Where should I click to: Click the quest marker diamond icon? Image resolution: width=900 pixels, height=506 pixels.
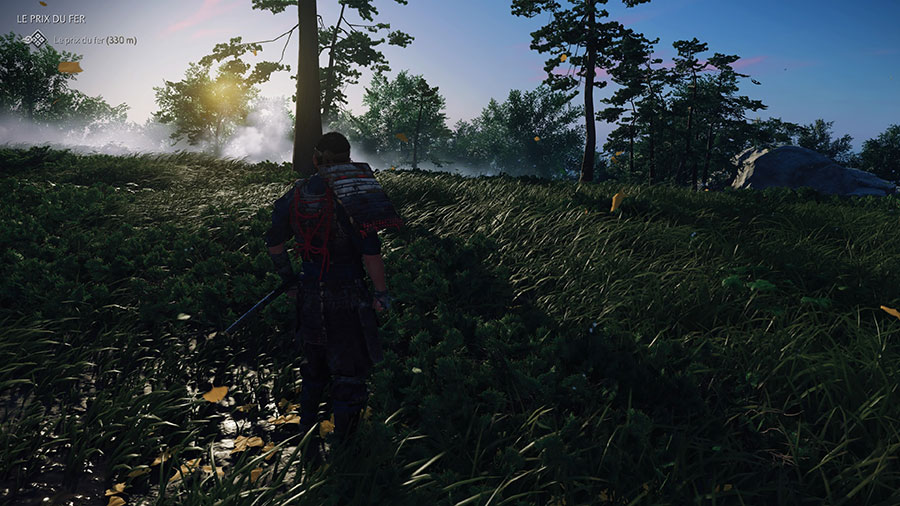pos(35,40)
